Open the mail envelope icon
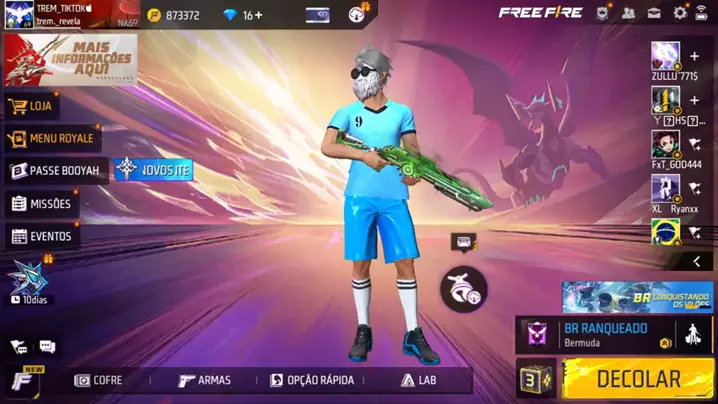718x404 pixels. [x=654, y=13]
